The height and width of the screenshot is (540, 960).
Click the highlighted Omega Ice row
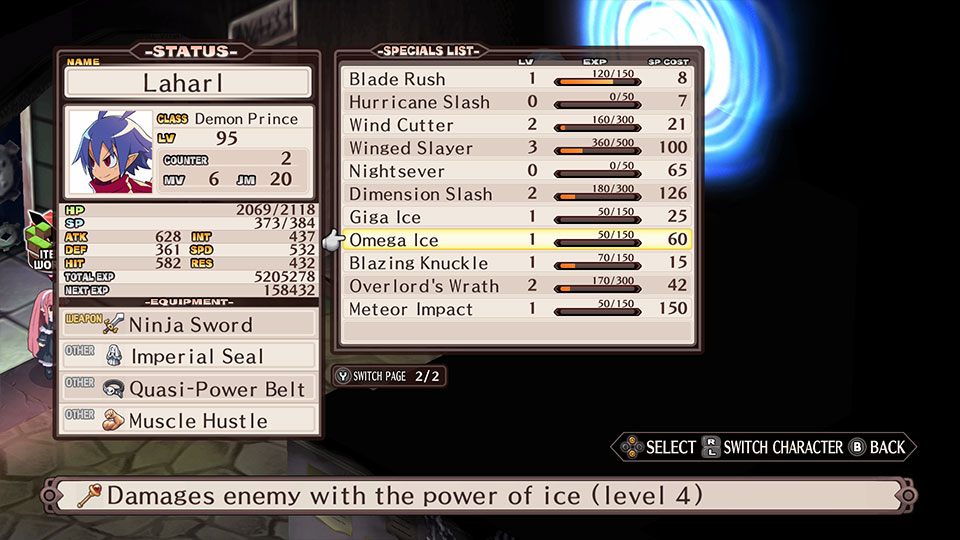coord(517,240)
